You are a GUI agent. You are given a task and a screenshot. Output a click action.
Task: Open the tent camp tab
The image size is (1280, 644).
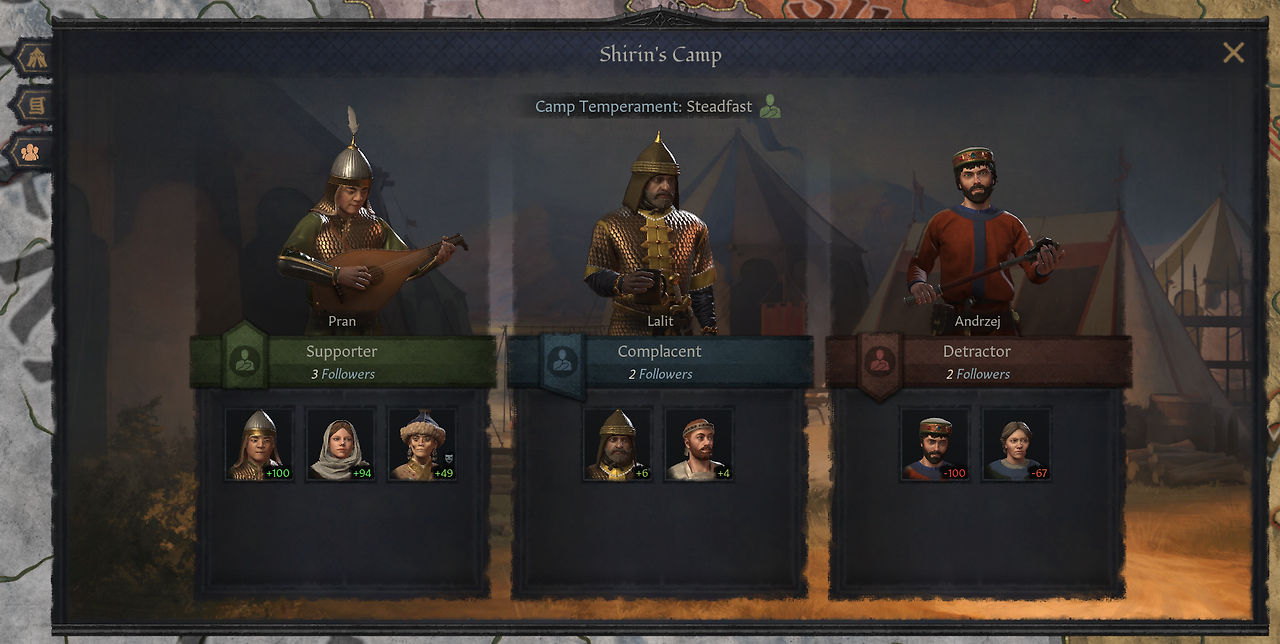click(x=36, y=58)
